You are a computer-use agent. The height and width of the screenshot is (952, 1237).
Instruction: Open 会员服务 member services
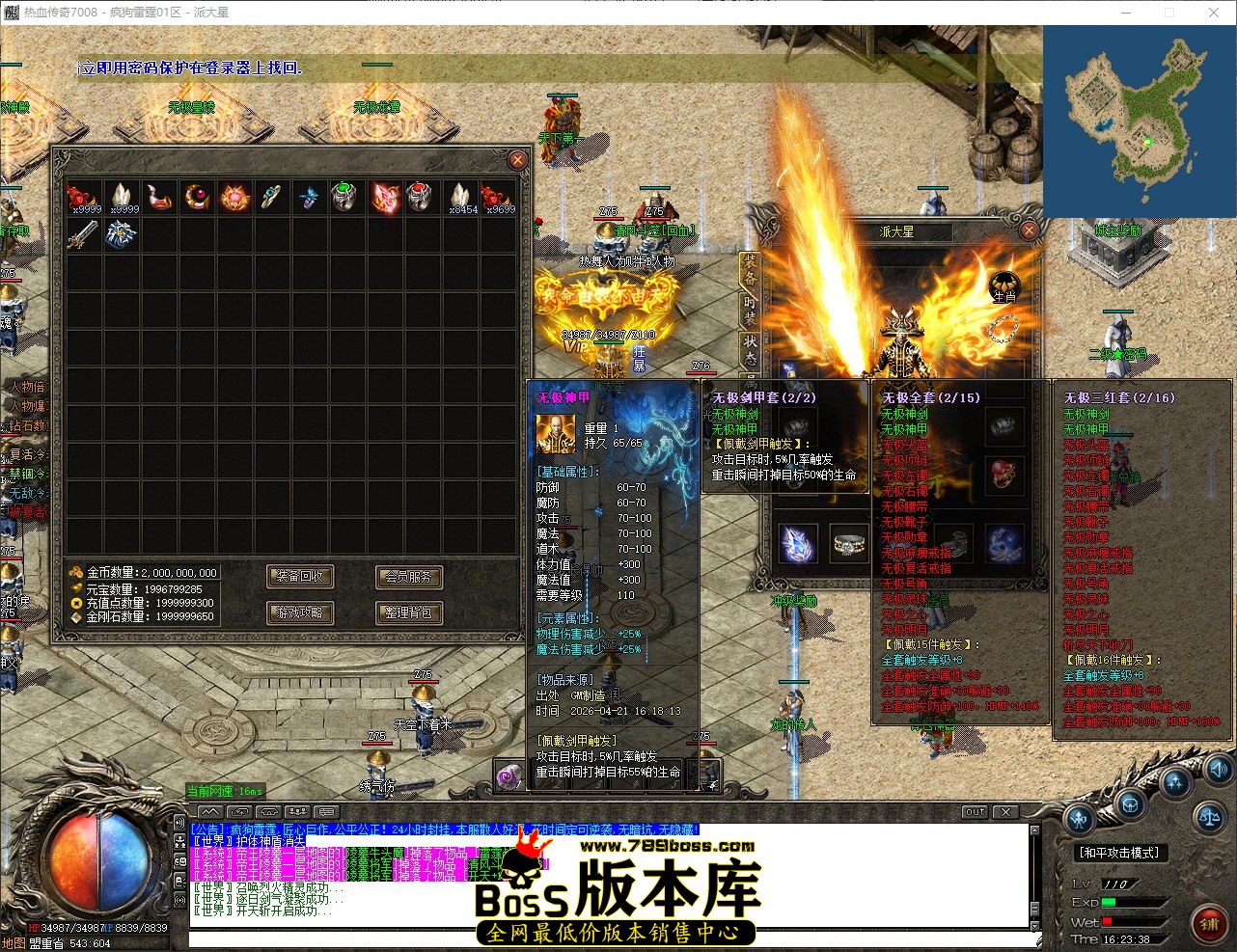408,577
